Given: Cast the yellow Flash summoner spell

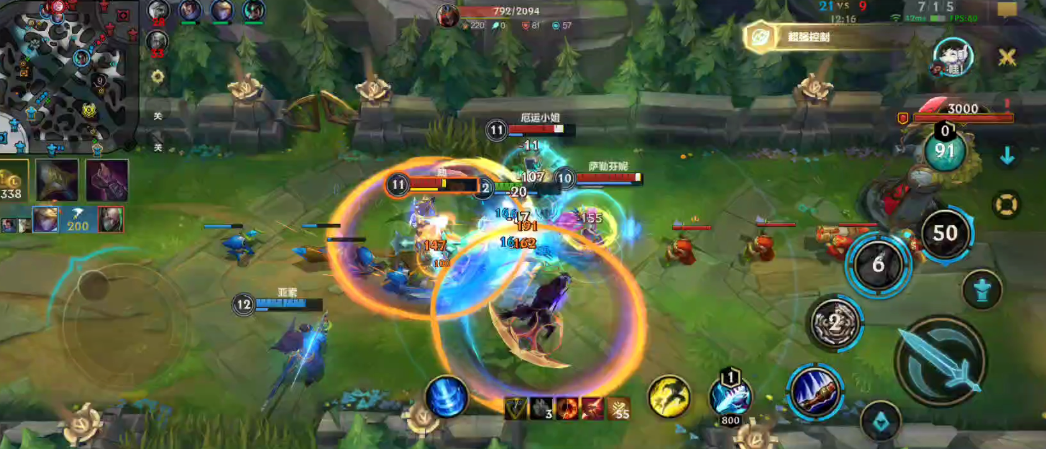Looking at the screenshot, I should click(669, 397).
